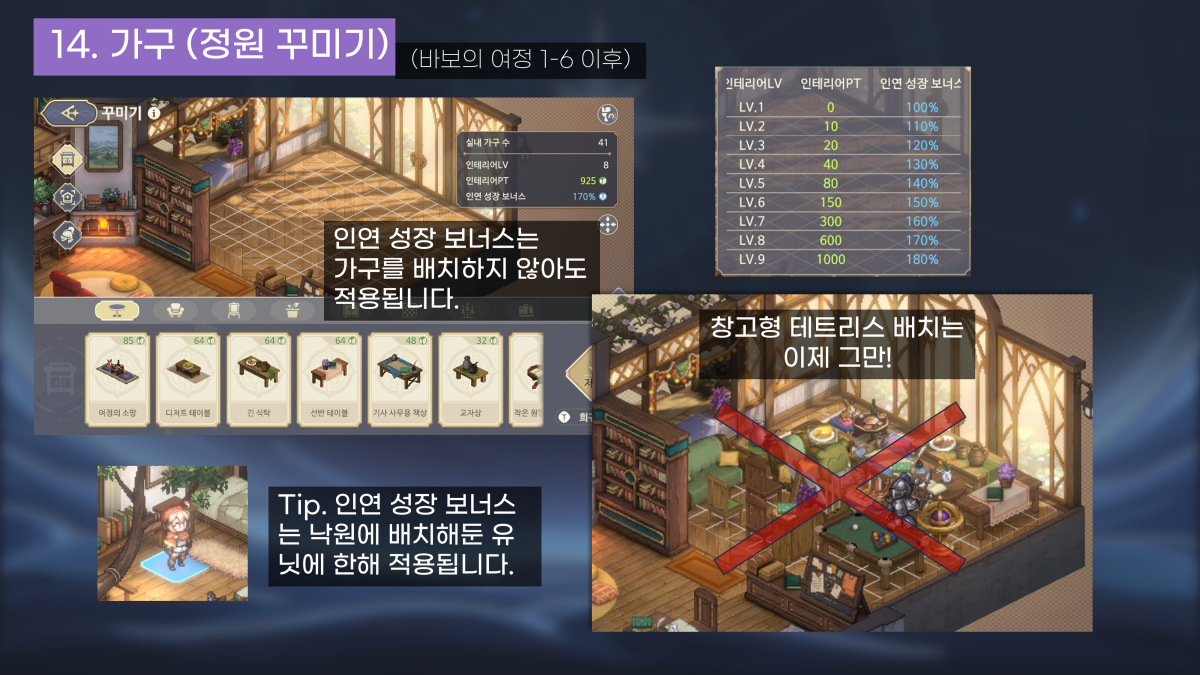Viewport: 1200px width, 675px height.
Task: Click the four-arrow move camera icon
Action: (606, 224)
